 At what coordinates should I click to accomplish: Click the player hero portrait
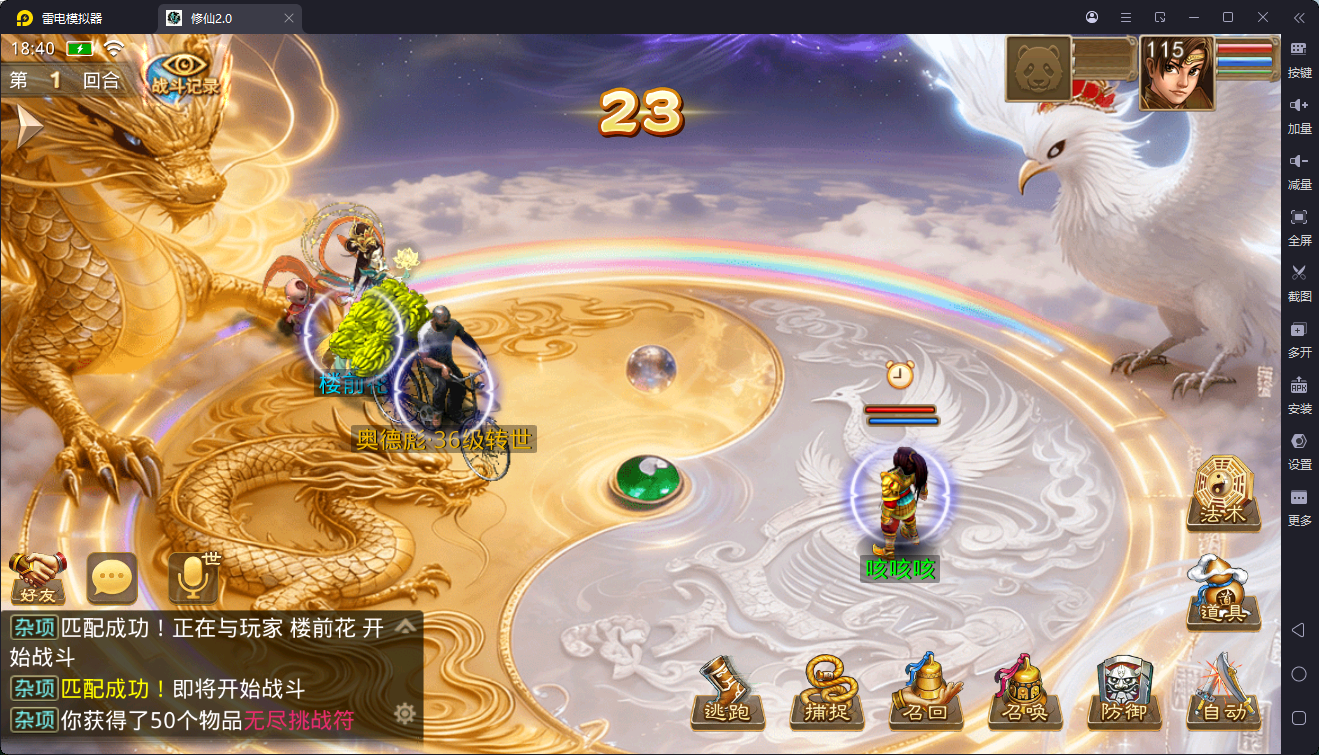[1177, 73]
